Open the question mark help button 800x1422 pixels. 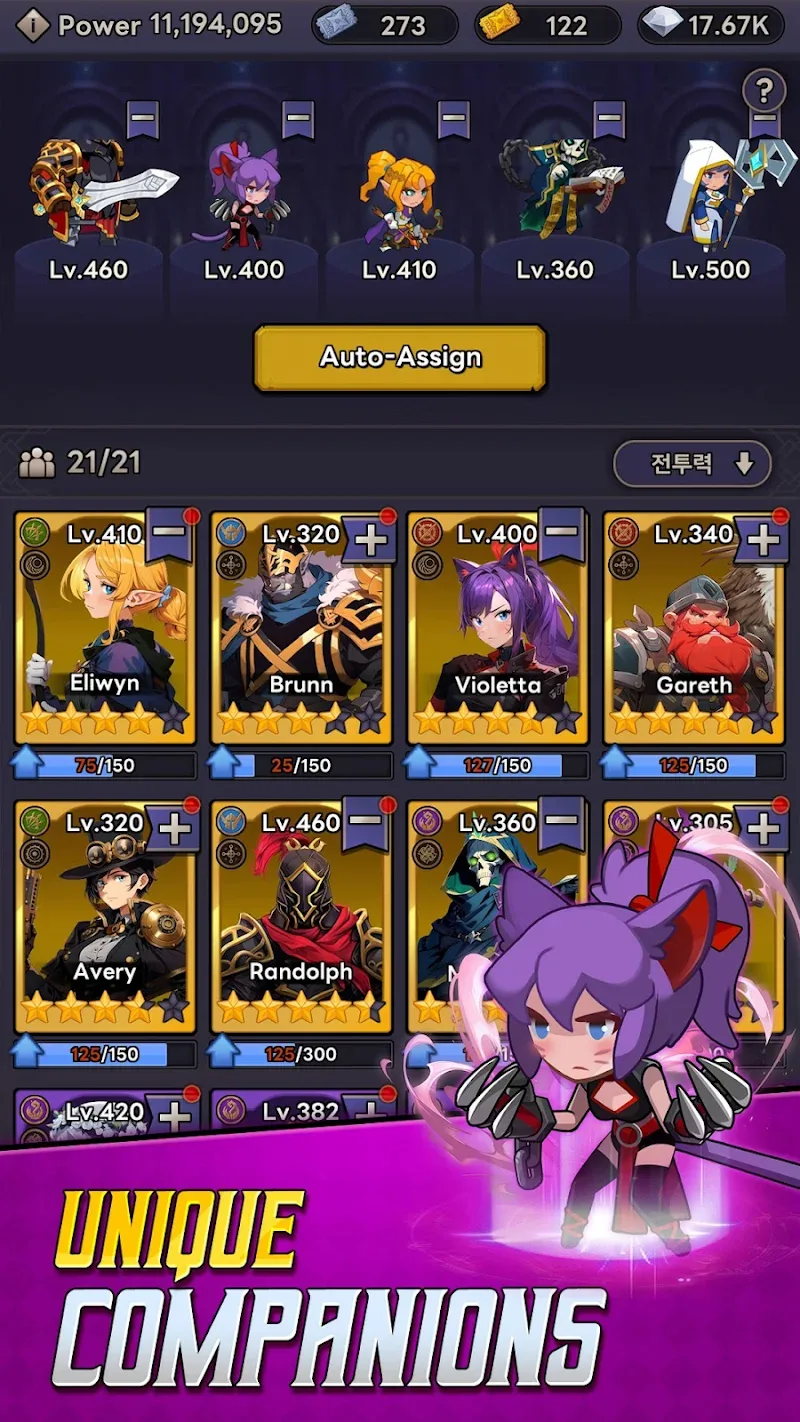[764, 92]
